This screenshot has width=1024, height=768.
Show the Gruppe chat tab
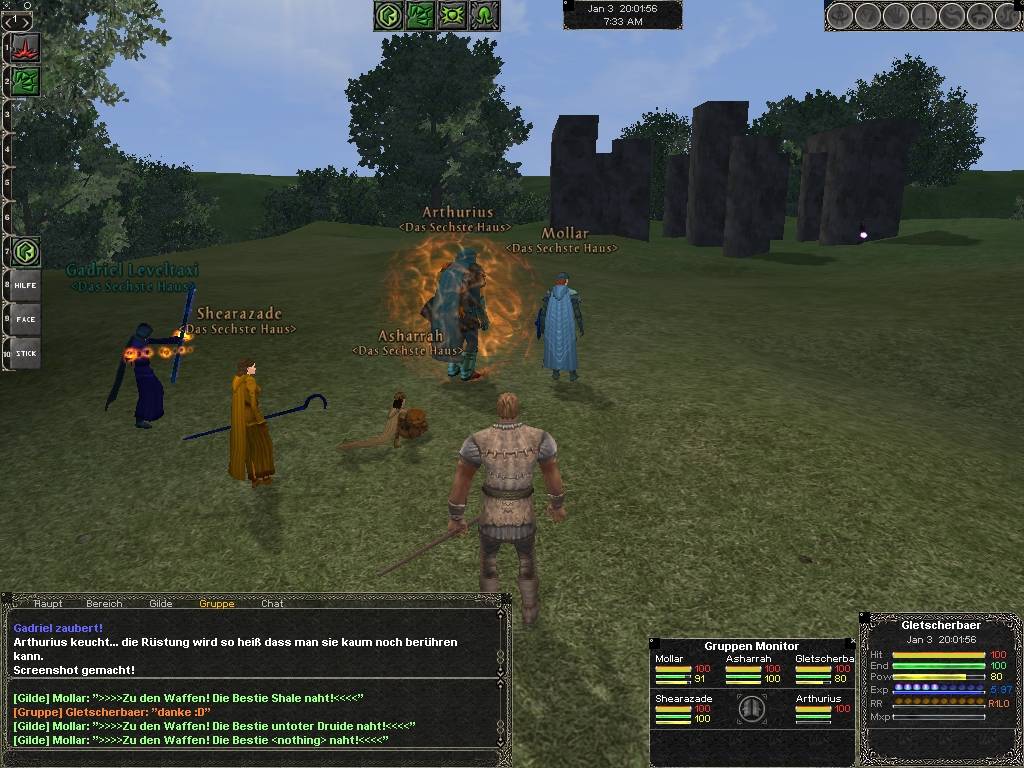tap(216, 603)
